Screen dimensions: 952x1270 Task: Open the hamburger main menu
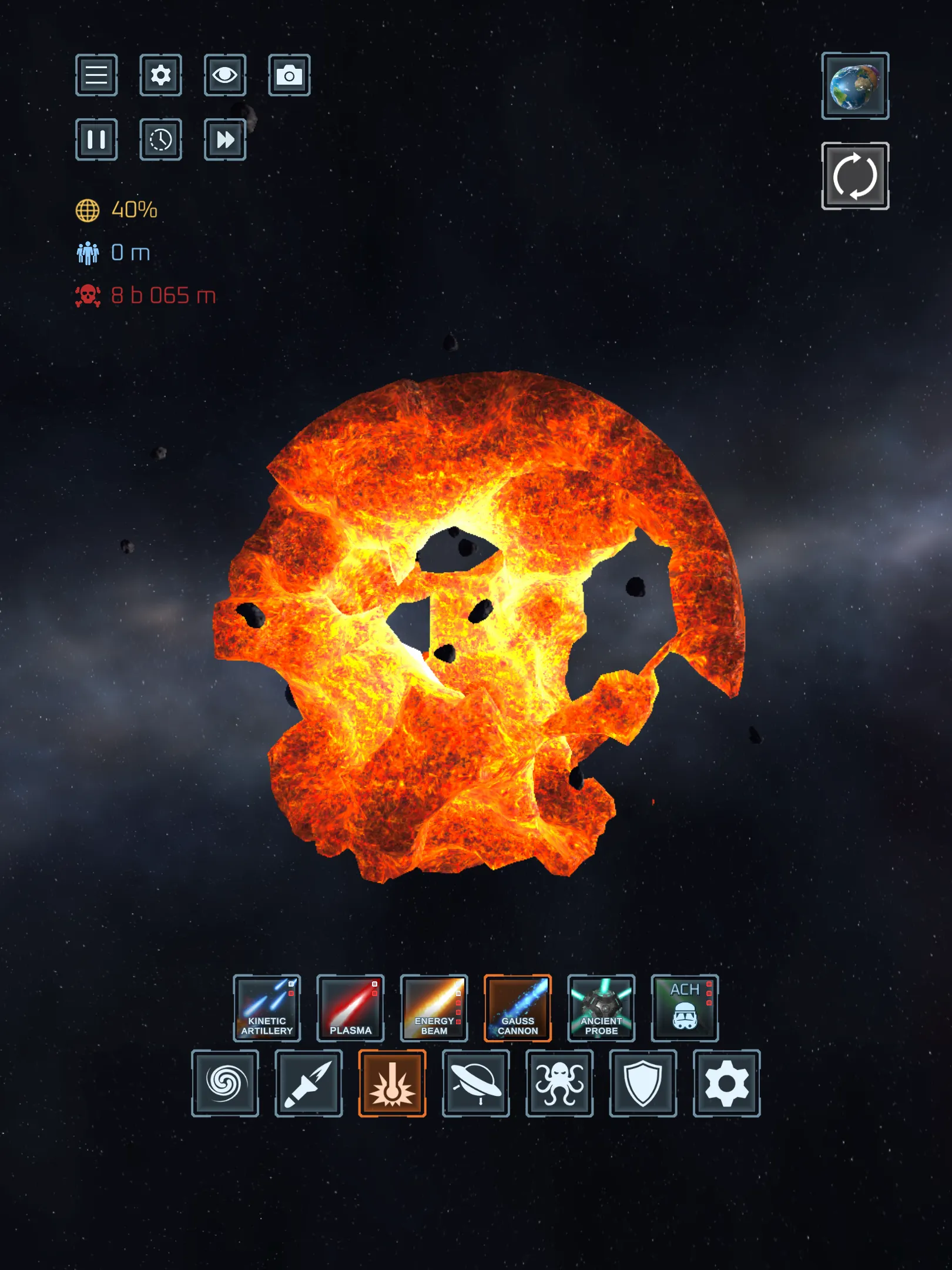coord(96,75)
